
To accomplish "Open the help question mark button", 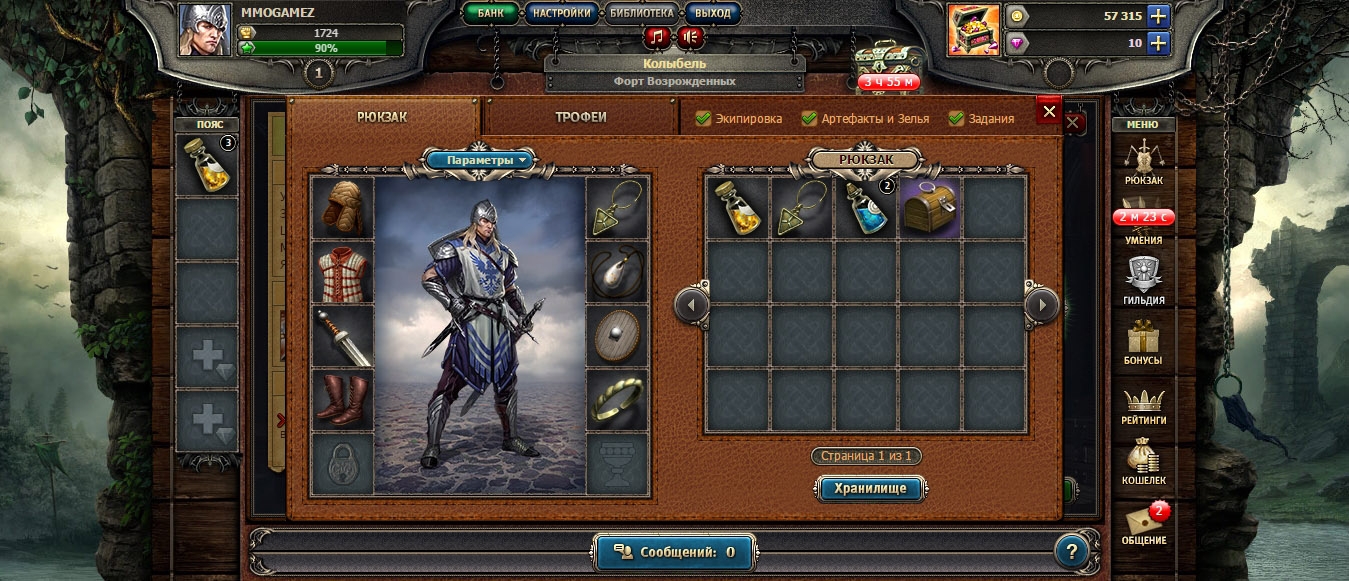I will (1071, 550).
